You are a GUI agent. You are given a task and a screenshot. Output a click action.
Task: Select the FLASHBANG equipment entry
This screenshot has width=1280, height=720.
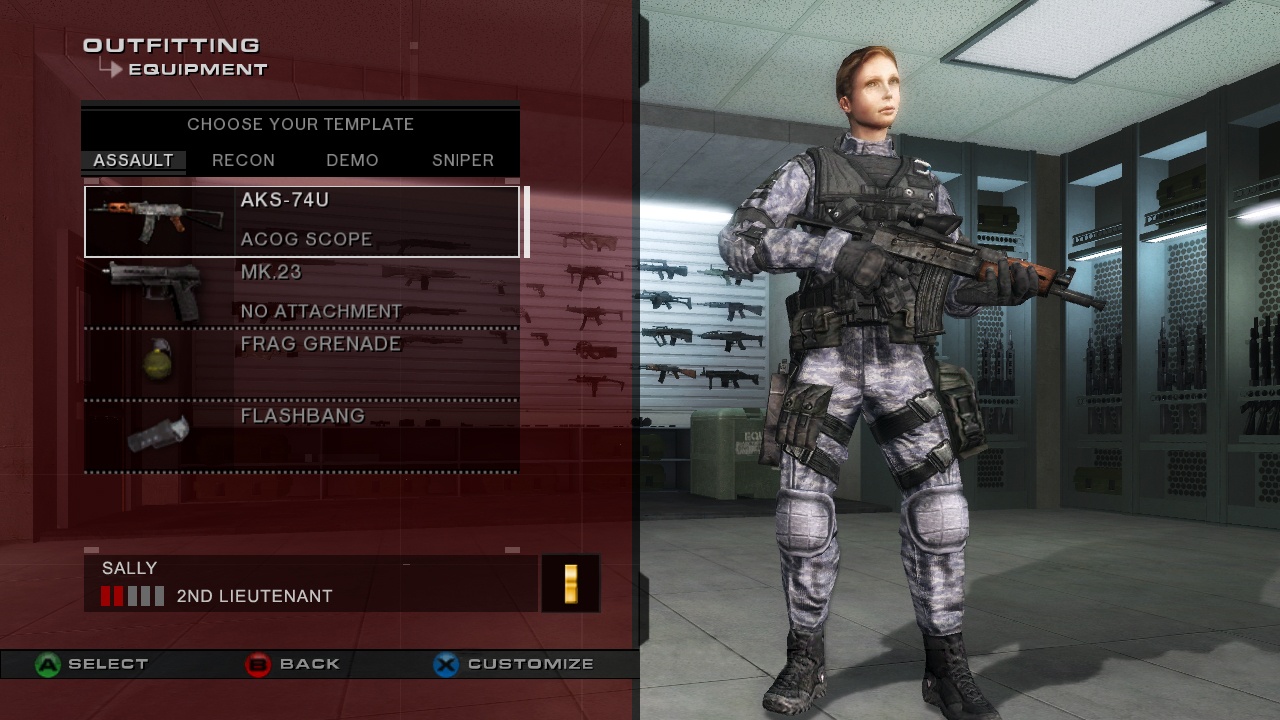(x=300, y=415)
